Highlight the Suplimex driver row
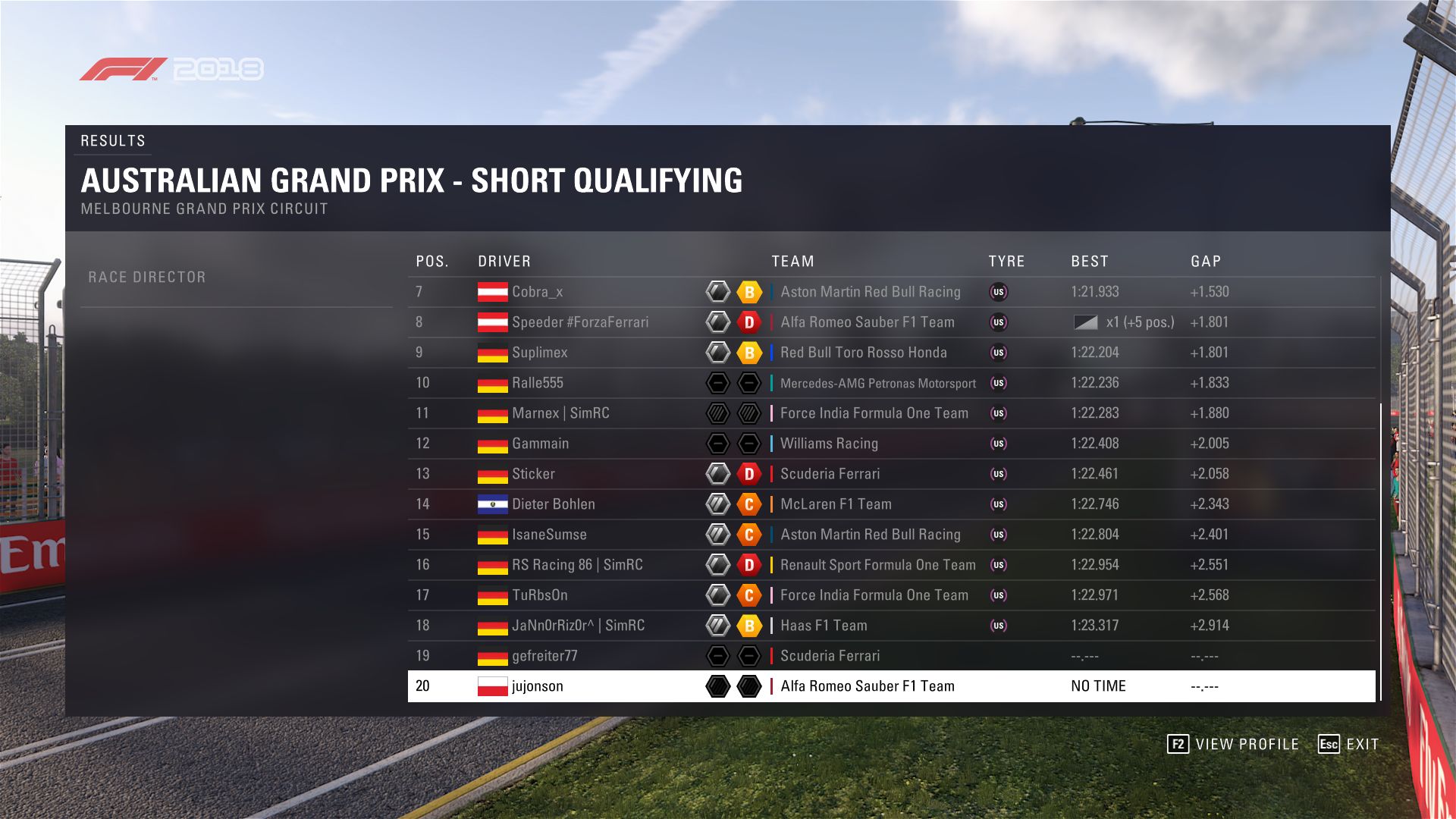This screenshot has width=1456, height=819. coord(539,353)
